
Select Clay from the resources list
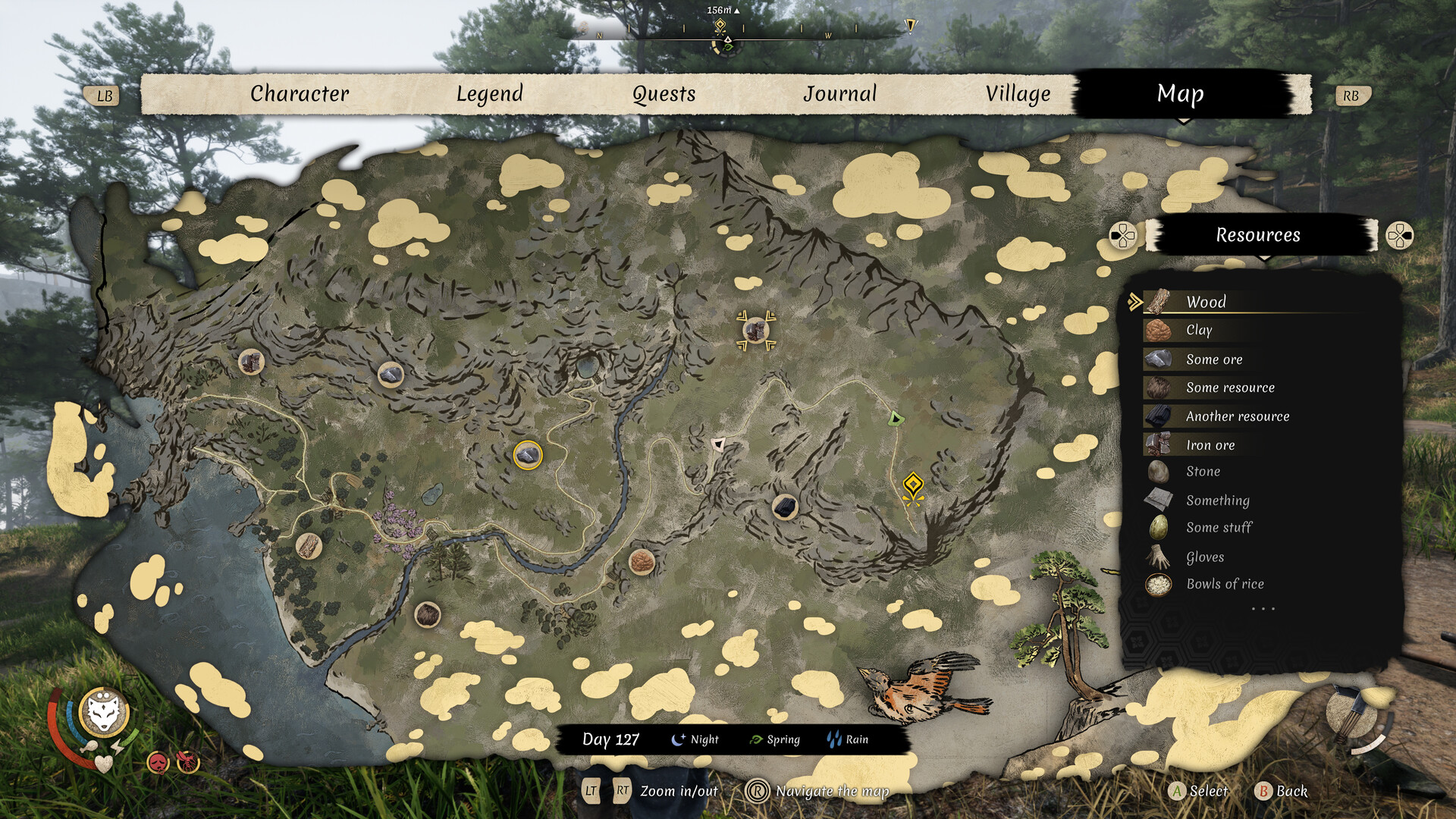click(1199, 330)
